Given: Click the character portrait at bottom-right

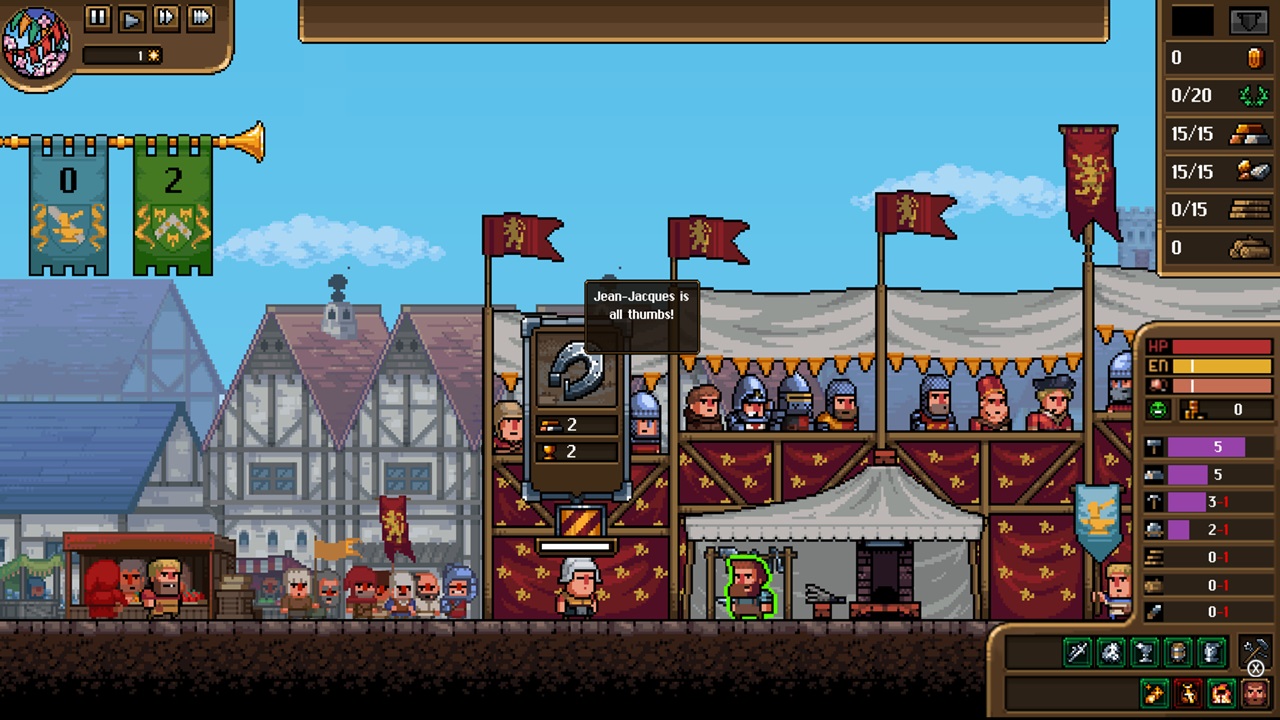Looking at the screenshot, I should click(x=1254, y=692).
